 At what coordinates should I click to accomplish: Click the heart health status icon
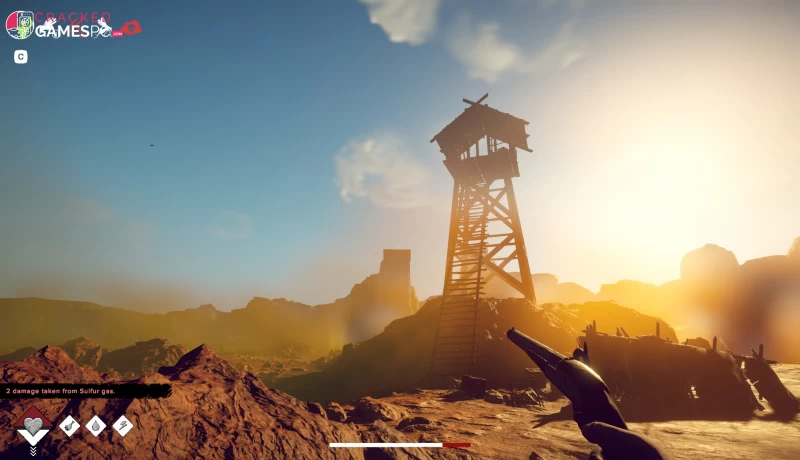(33, 426)
